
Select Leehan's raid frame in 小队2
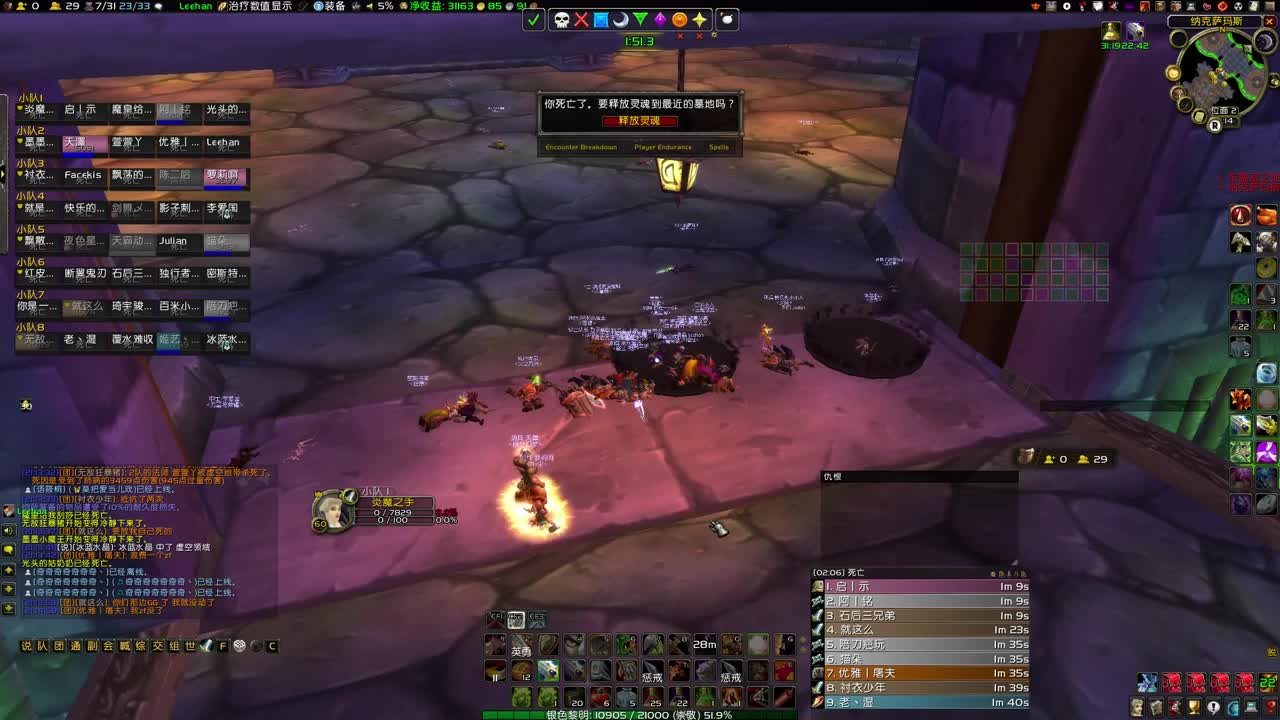click(225, 143)
